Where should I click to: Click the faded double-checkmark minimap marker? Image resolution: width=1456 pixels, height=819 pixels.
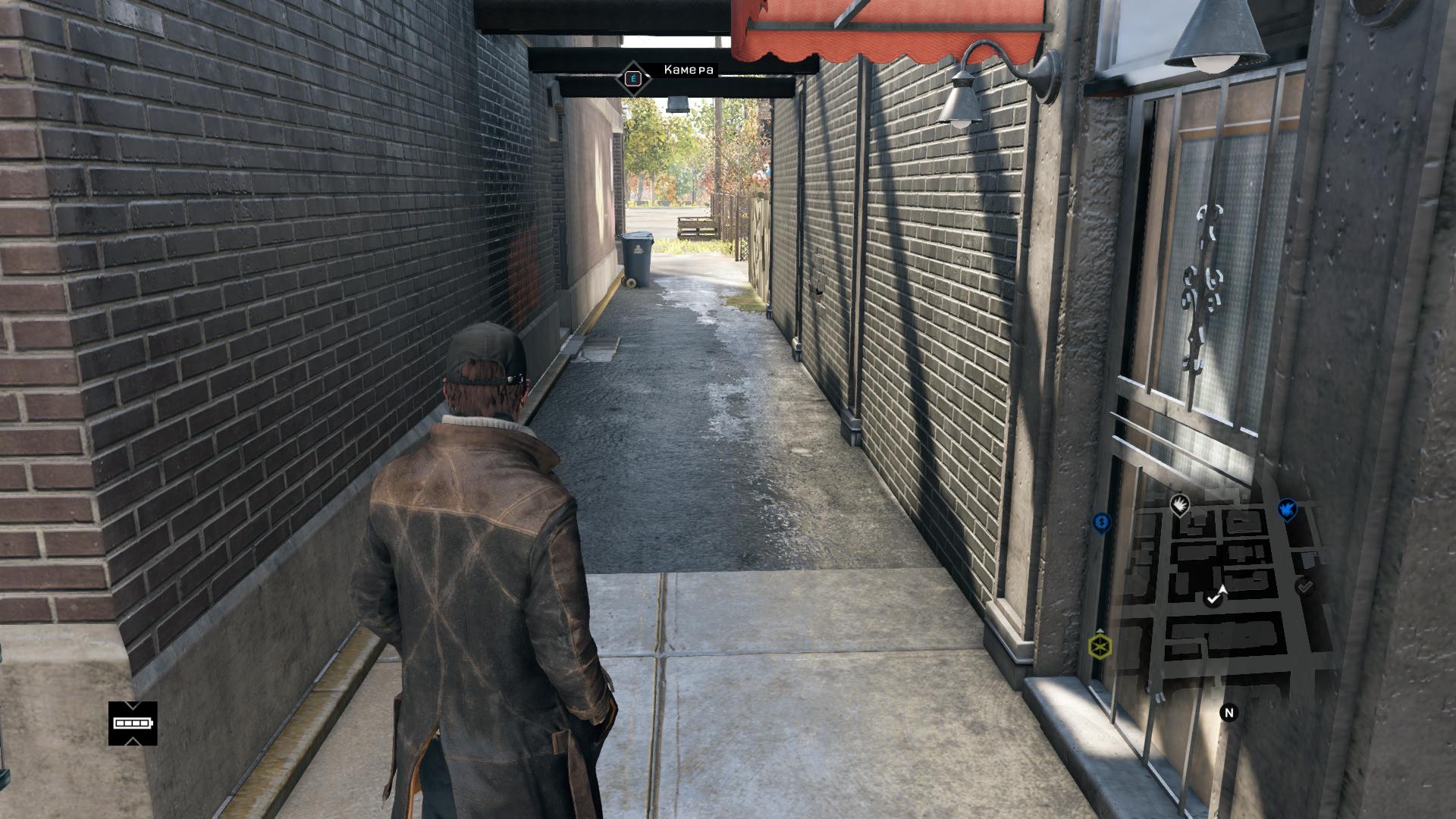1304,586
